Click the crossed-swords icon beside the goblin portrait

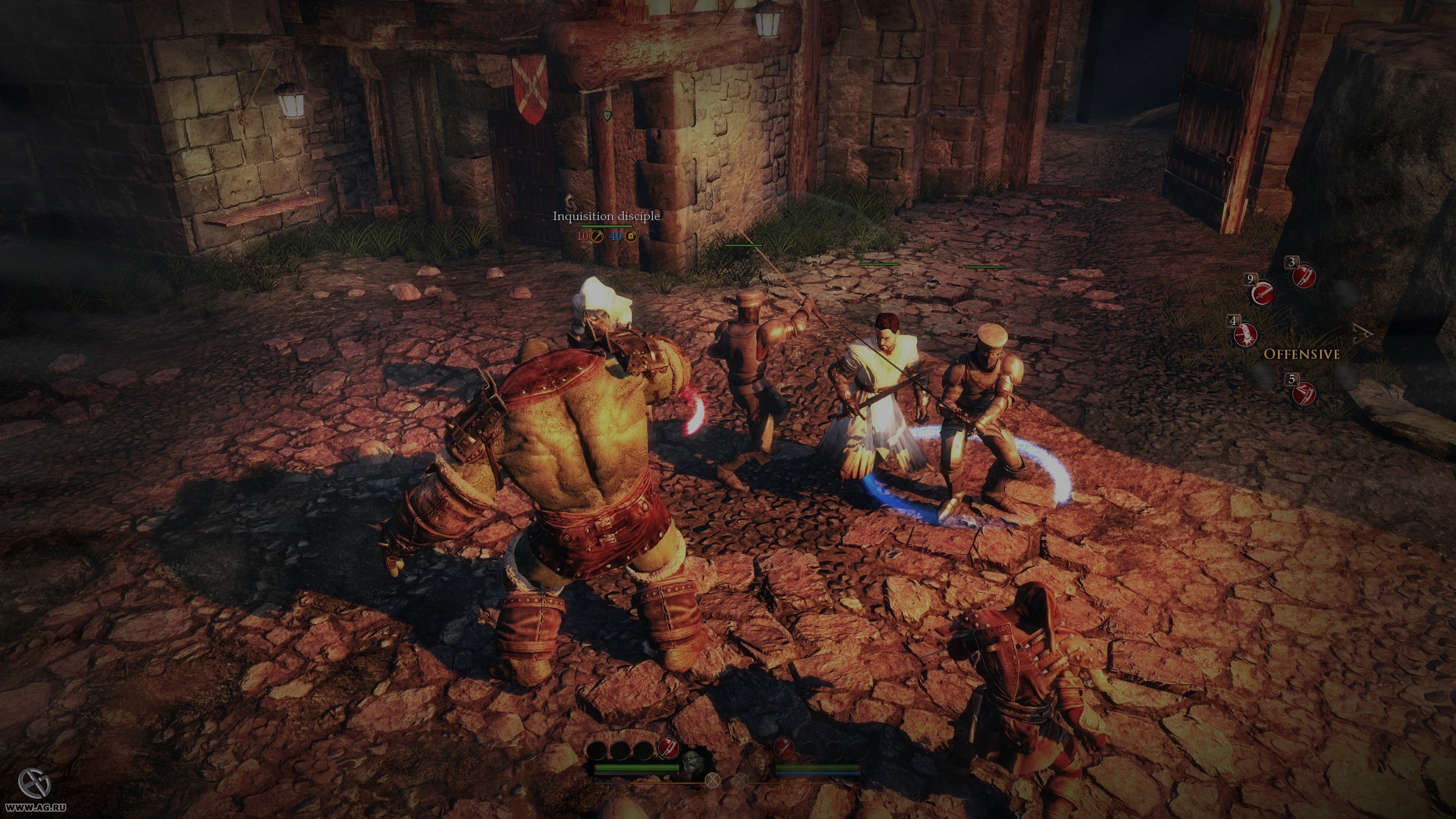(x=740, y=780)
